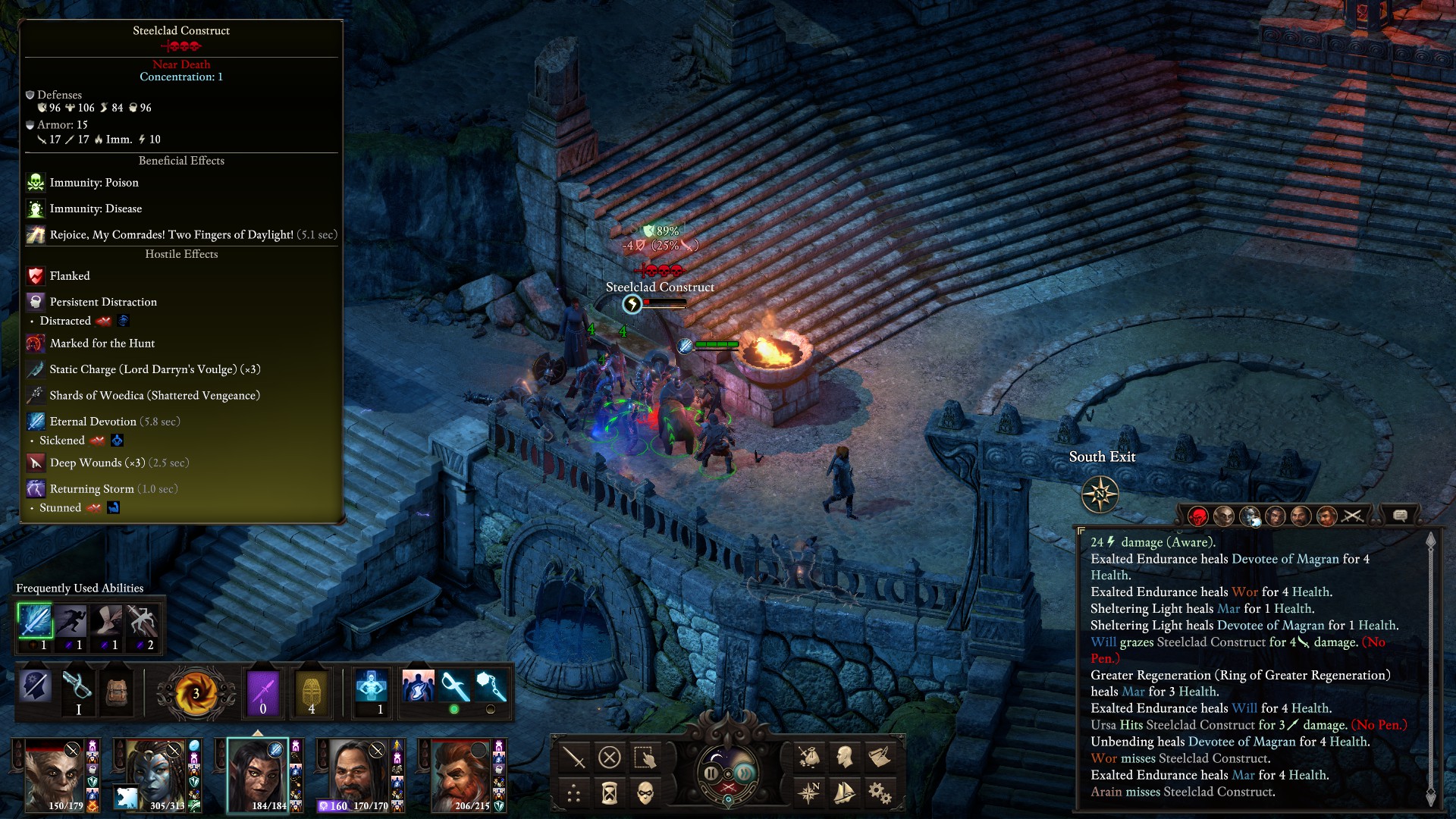The width and height of the screenshot is (1456, 819).
Task: Activate the sword attack command
Action: pos(574,757)
